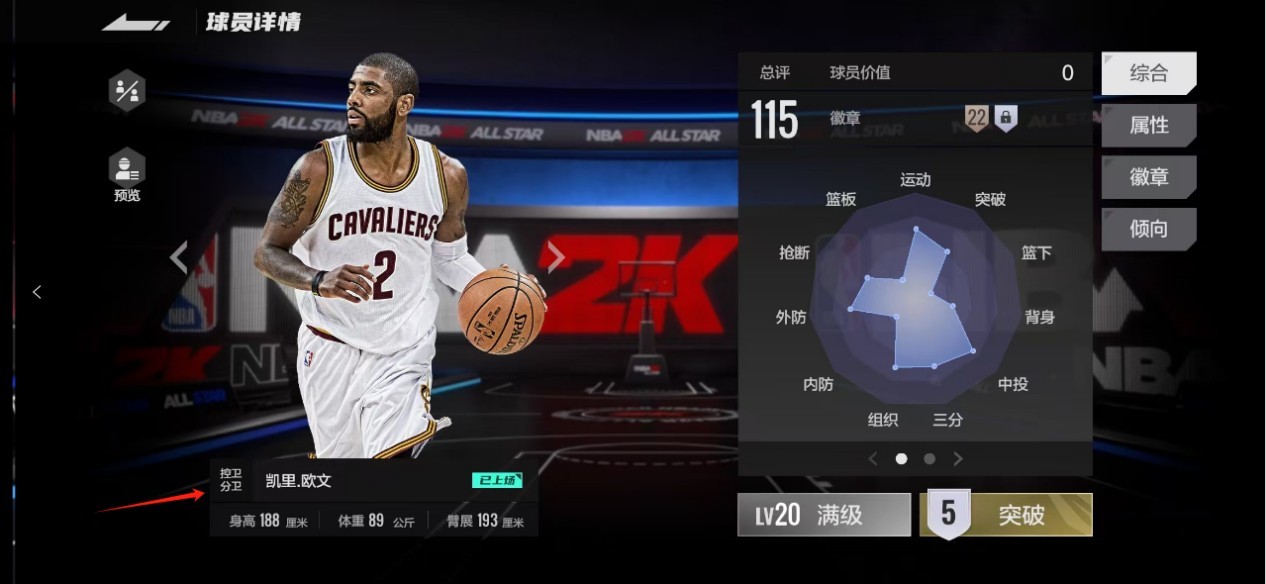Go to the next radar chart page
The image size is (1266, 584).
coord(958,459)
